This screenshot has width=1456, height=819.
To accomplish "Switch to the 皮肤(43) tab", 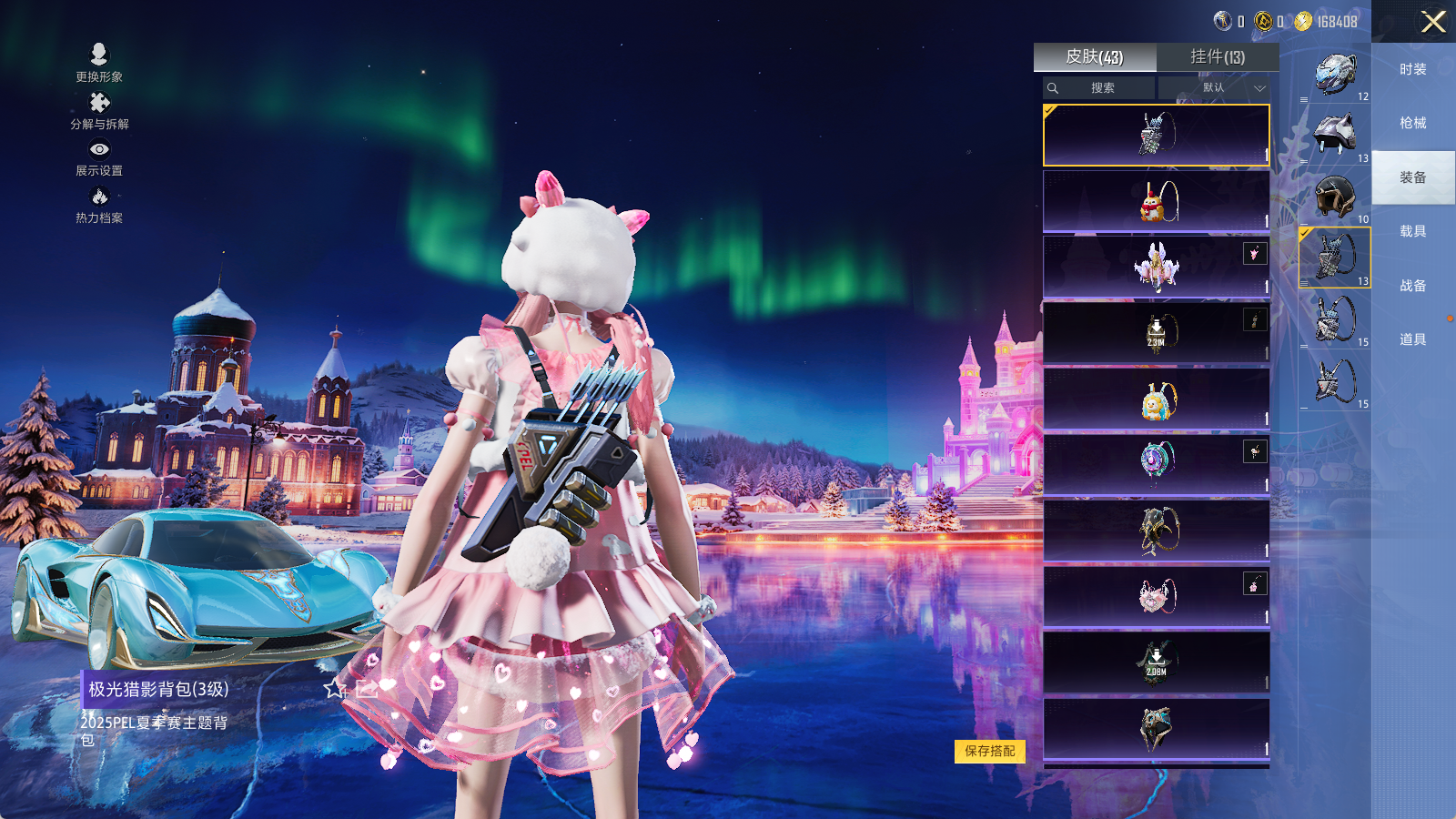I will (x=1095, y=57).
